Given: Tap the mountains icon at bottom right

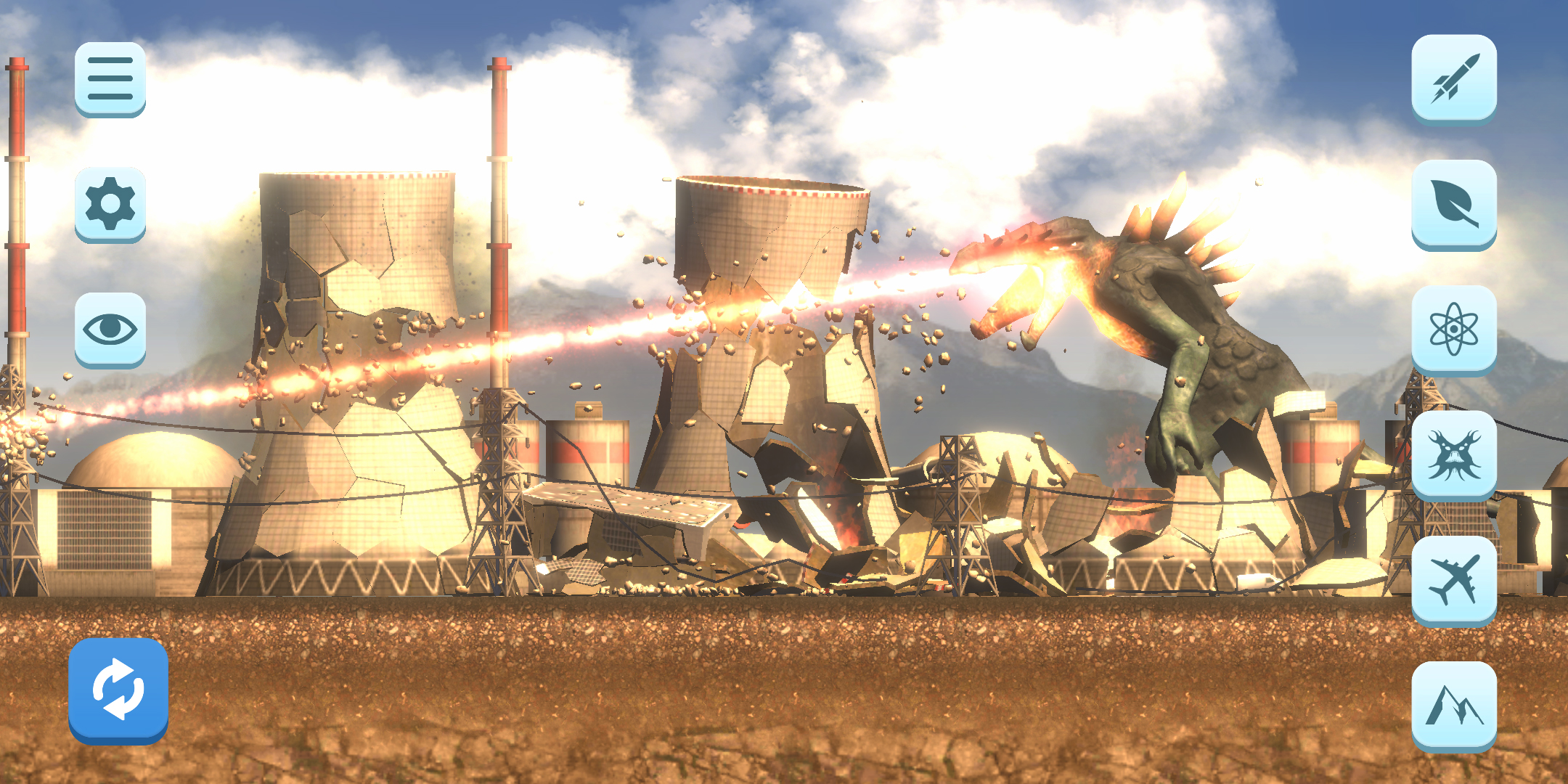Looking at the screenshot, I should coord(1455,706).
